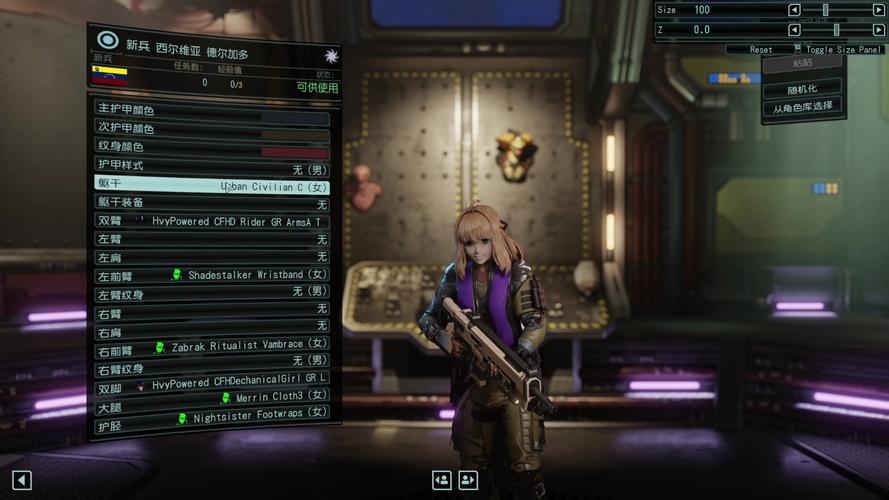The height and width of the screenshot is (500, 889).
Task: Open the Shadestalker Wristband left forearm row
Action: 212,275
